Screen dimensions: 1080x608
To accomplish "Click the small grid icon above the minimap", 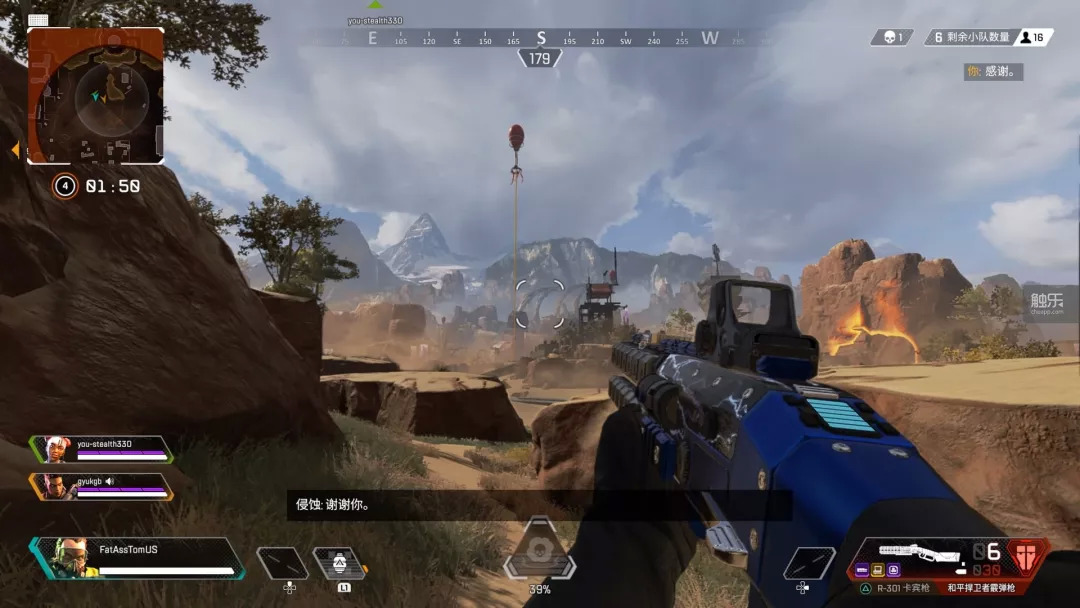I will (38, 20).
